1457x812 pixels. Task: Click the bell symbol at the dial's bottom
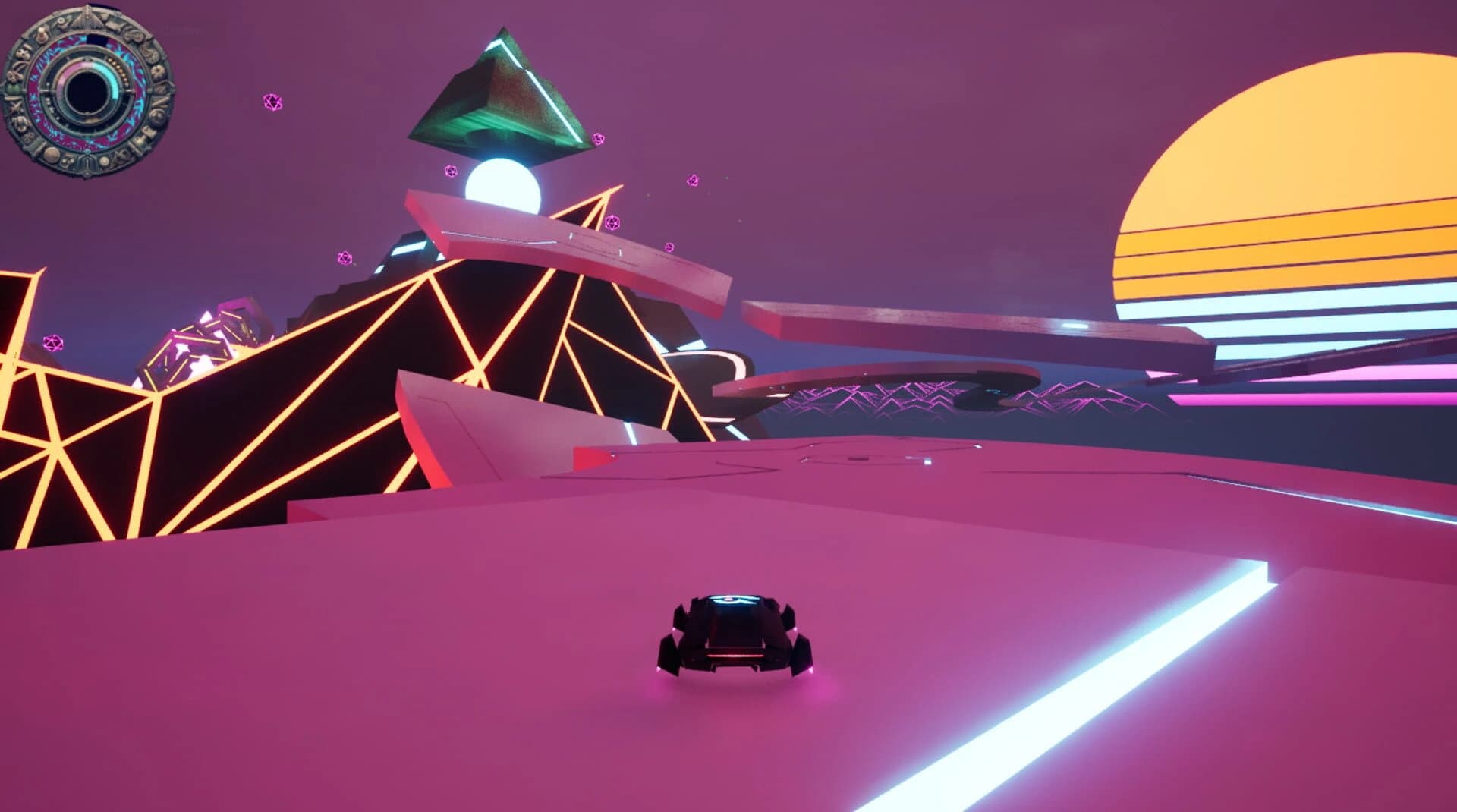(87, 162)
